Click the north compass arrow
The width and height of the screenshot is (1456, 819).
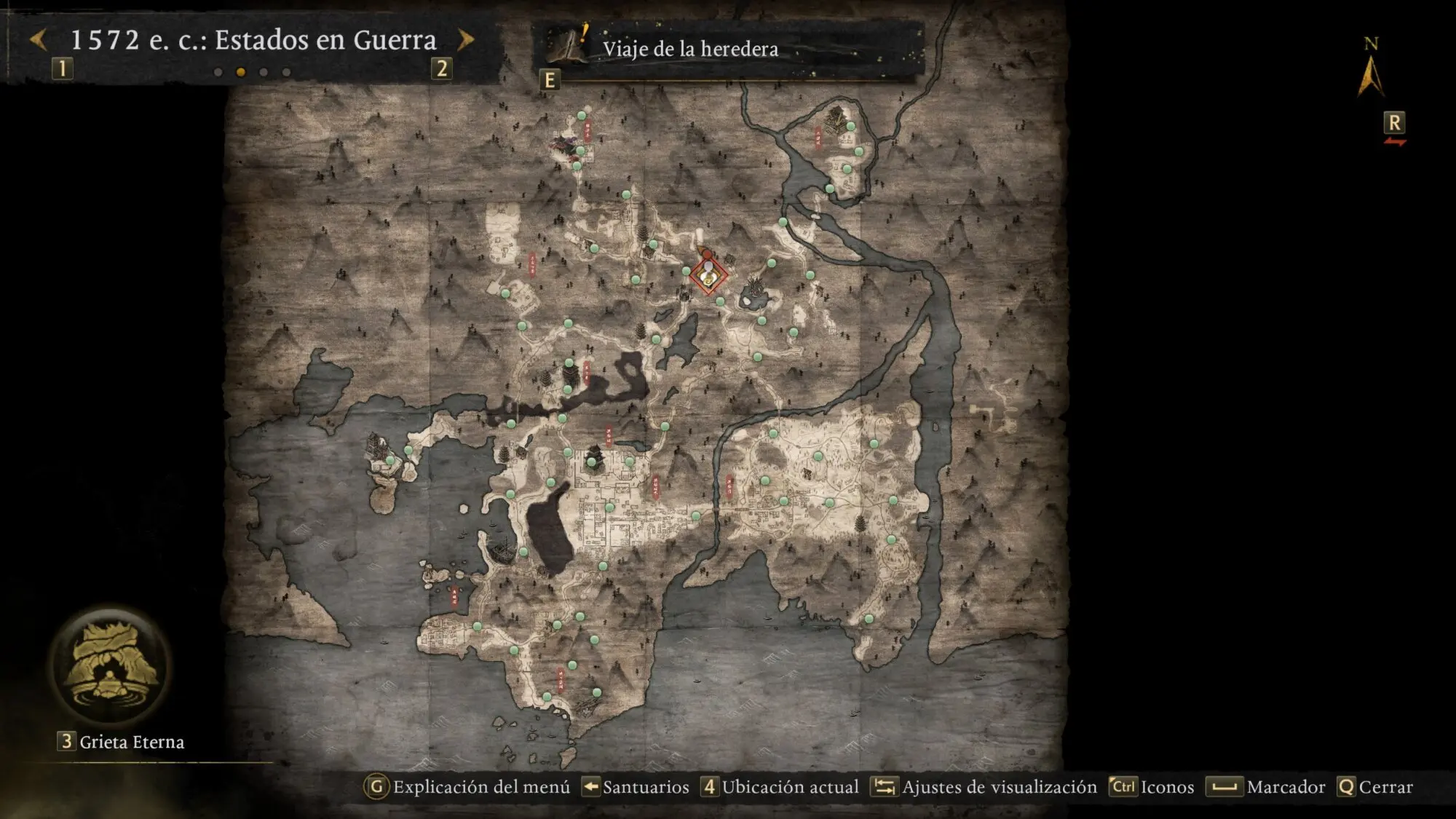click(x=1370, y=75)
